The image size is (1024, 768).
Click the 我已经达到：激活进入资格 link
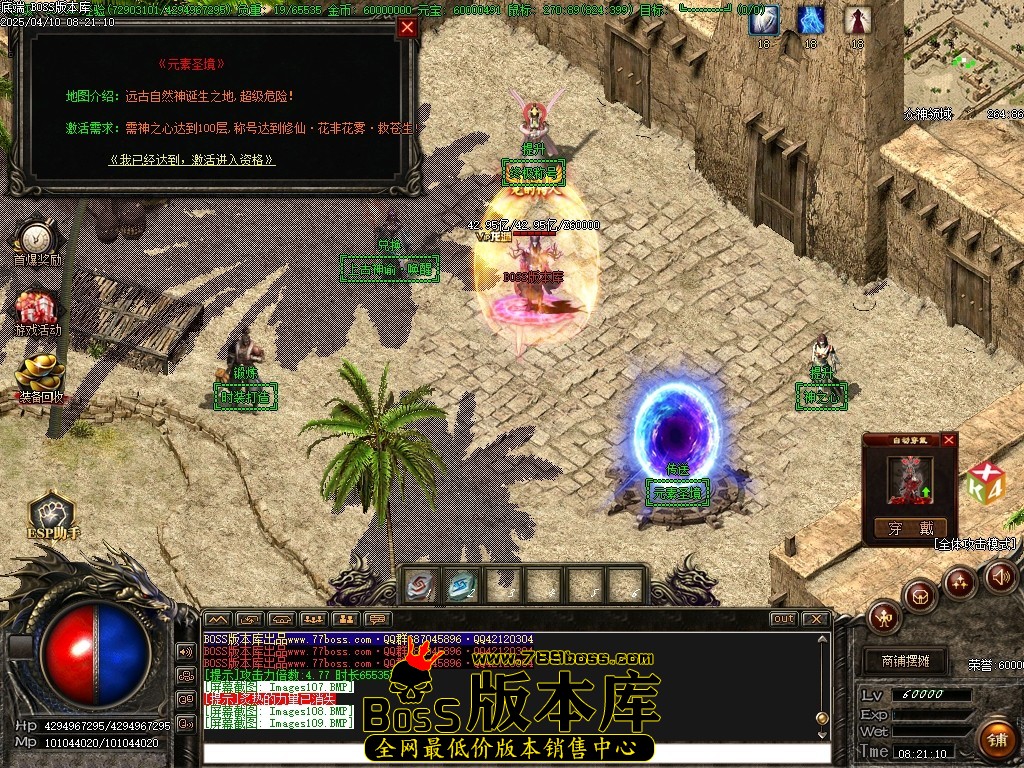tap(192, 159)
